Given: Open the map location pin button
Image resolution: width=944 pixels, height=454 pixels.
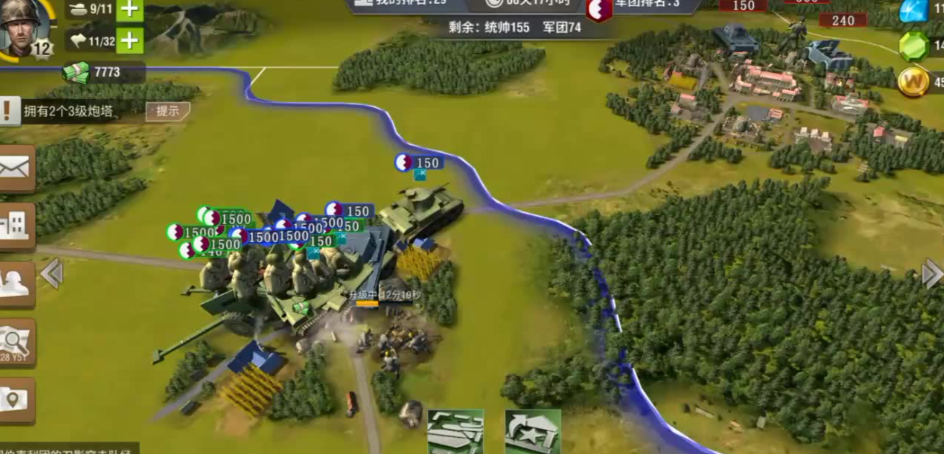Looking at the screenshot, I should coord(17,399).
